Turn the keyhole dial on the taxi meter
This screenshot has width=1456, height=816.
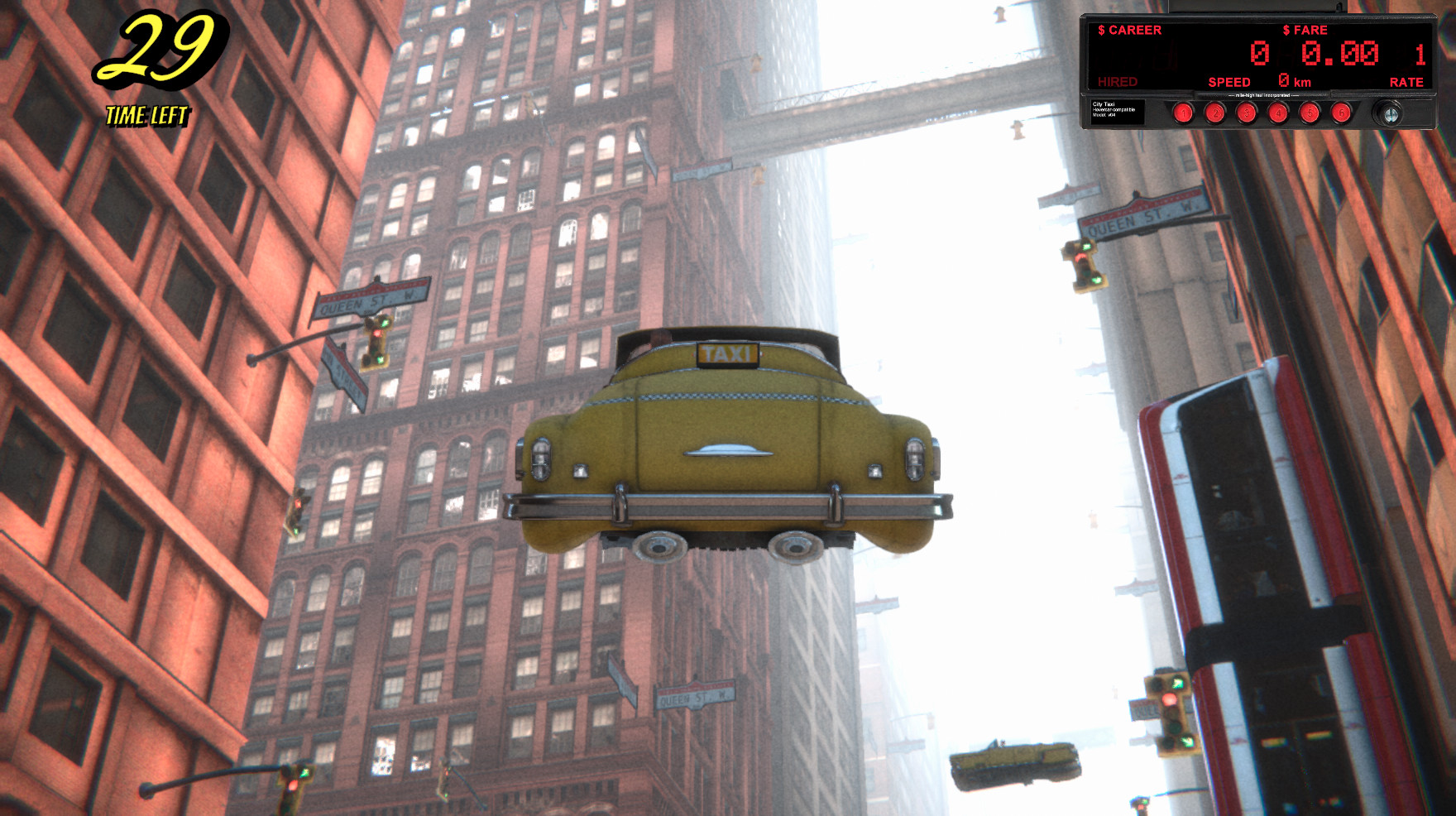click(1389, 114)
